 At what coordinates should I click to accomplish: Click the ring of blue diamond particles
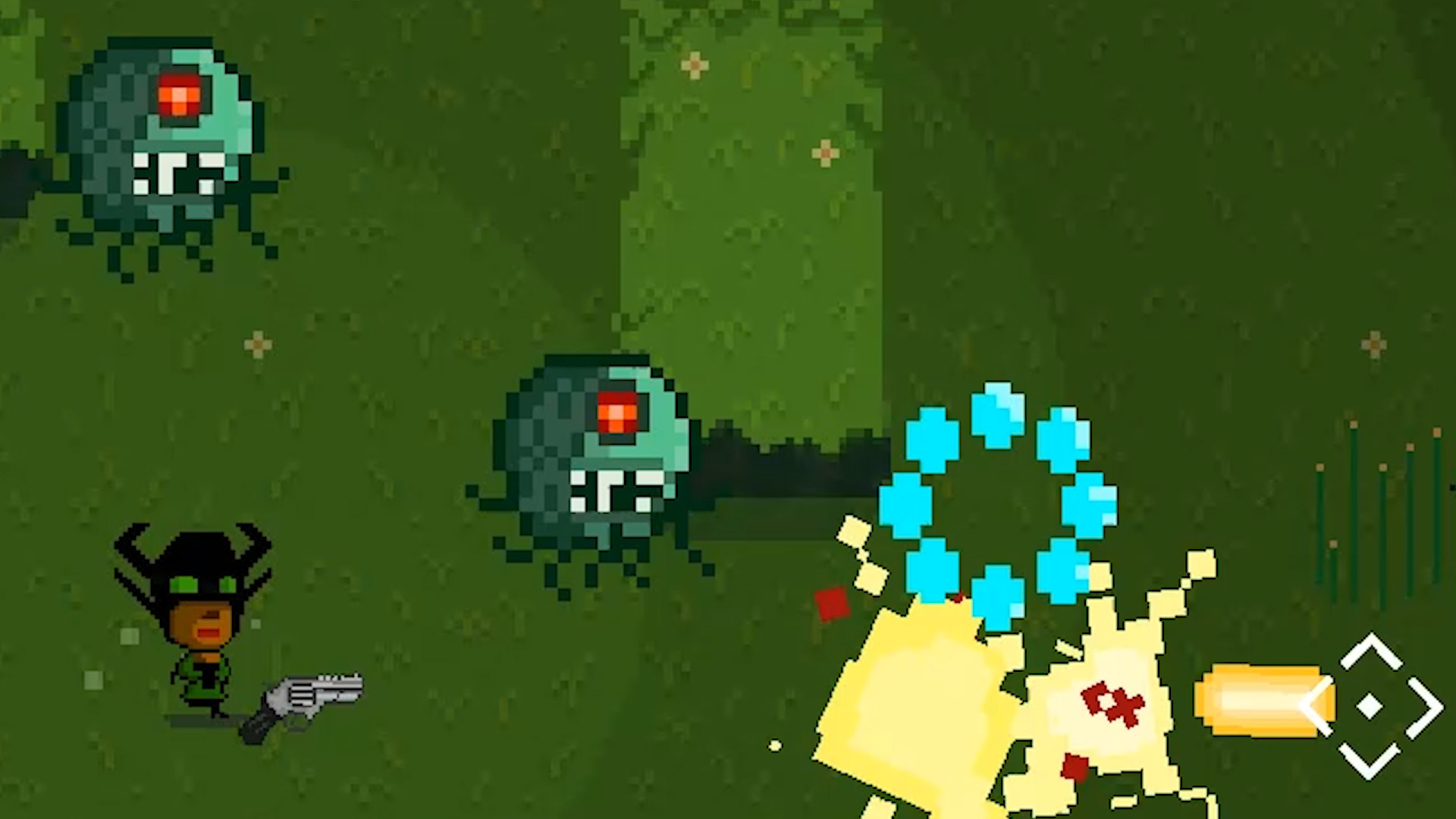point(997,500)
